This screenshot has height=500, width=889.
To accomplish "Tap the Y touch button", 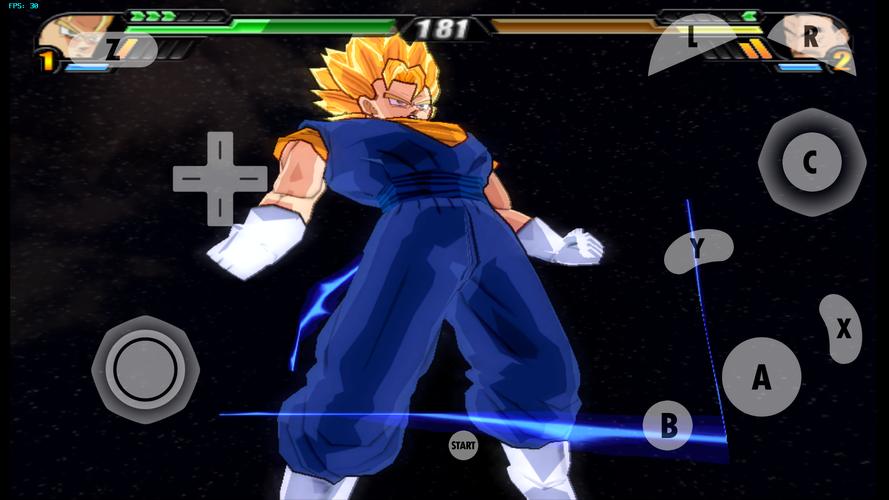I will pyautogui.click(x=698, y=249).
